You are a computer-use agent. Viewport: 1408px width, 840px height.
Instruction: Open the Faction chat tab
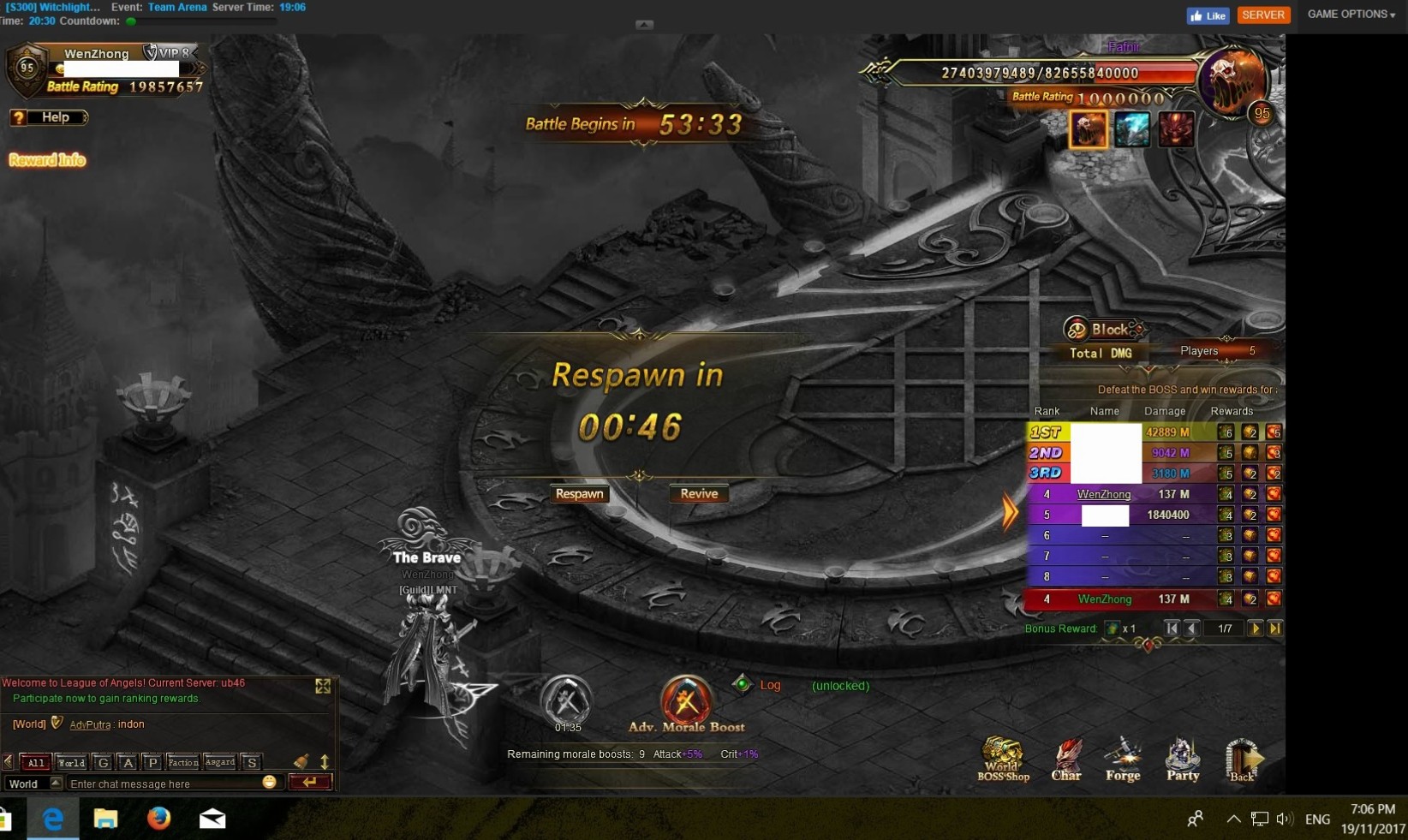click(182, 762)
